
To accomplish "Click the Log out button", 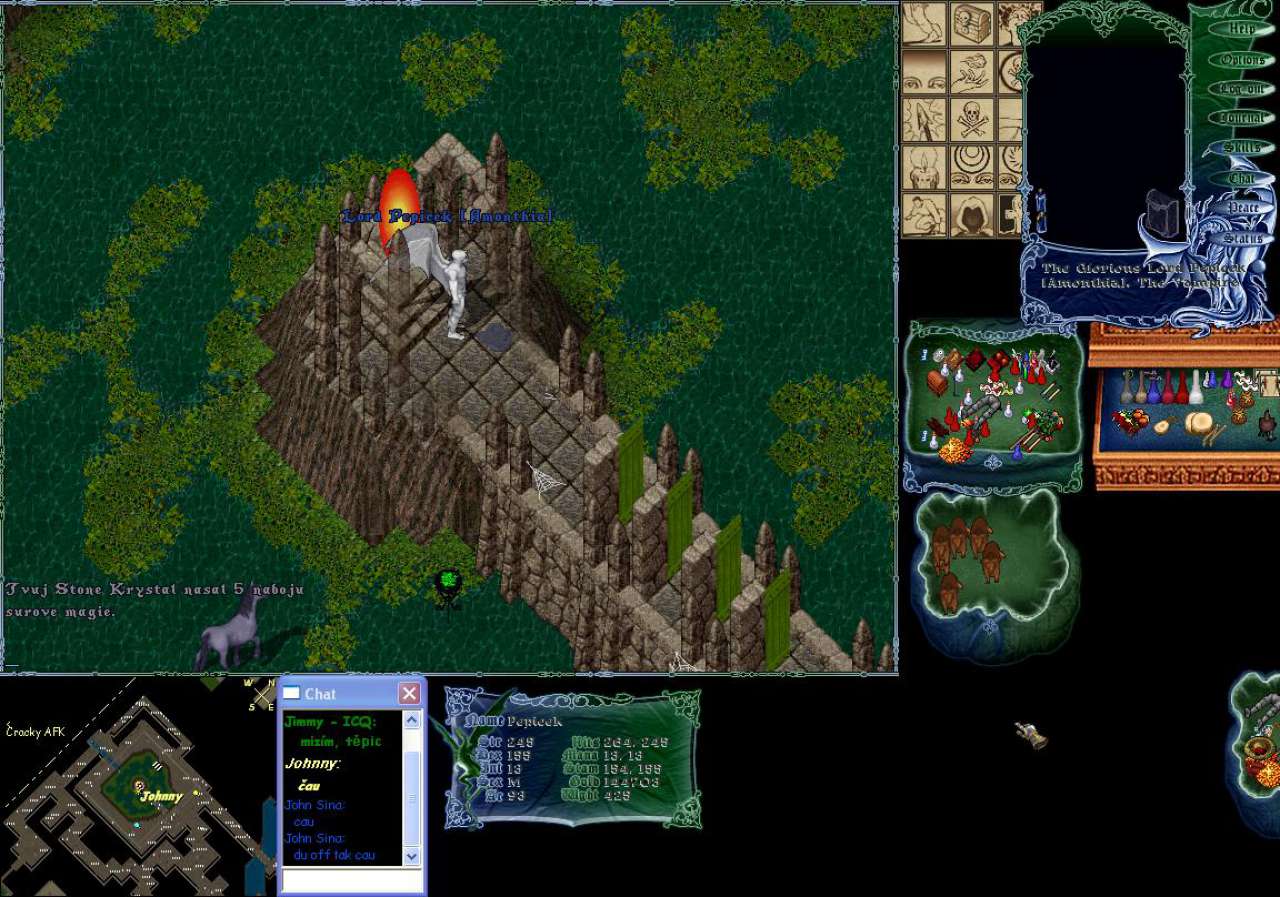I will (x=1242, y=89).
